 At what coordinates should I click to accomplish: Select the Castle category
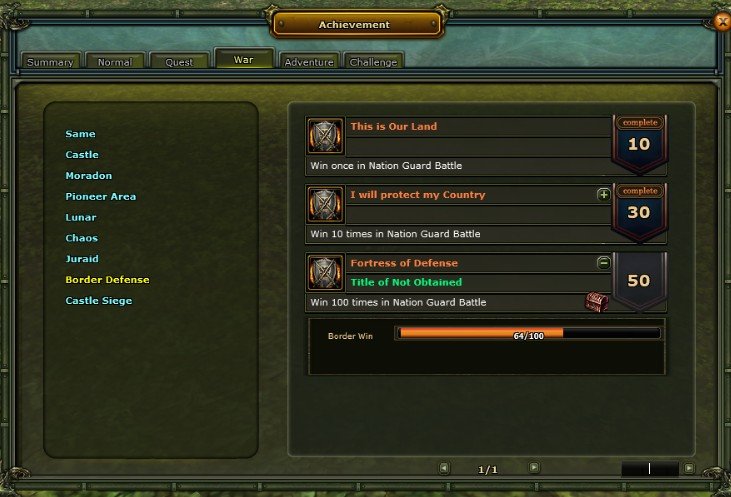(x=82, y=155)
